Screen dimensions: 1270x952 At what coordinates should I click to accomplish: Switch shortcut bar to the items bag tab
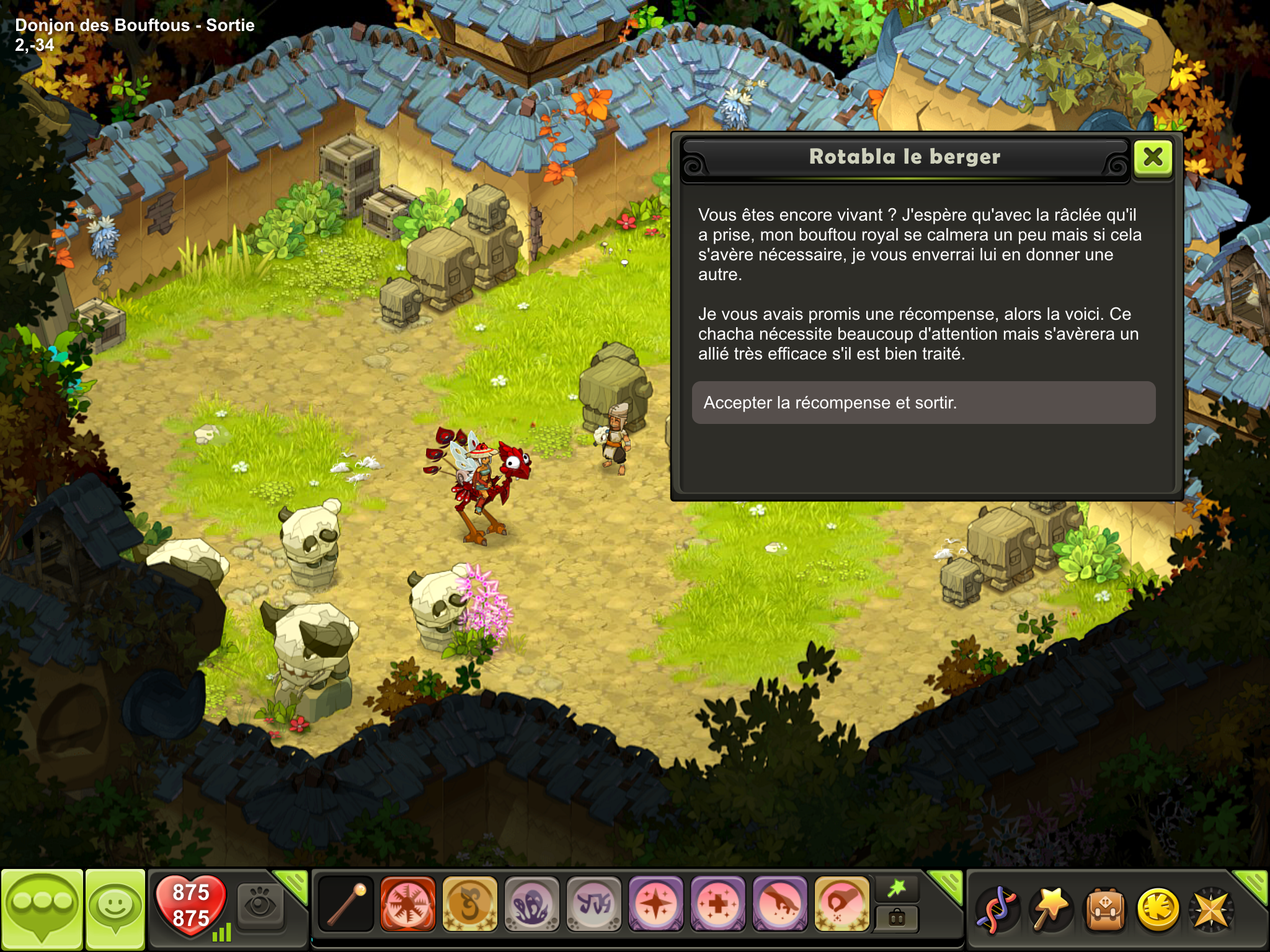click(x=897, y=918)
